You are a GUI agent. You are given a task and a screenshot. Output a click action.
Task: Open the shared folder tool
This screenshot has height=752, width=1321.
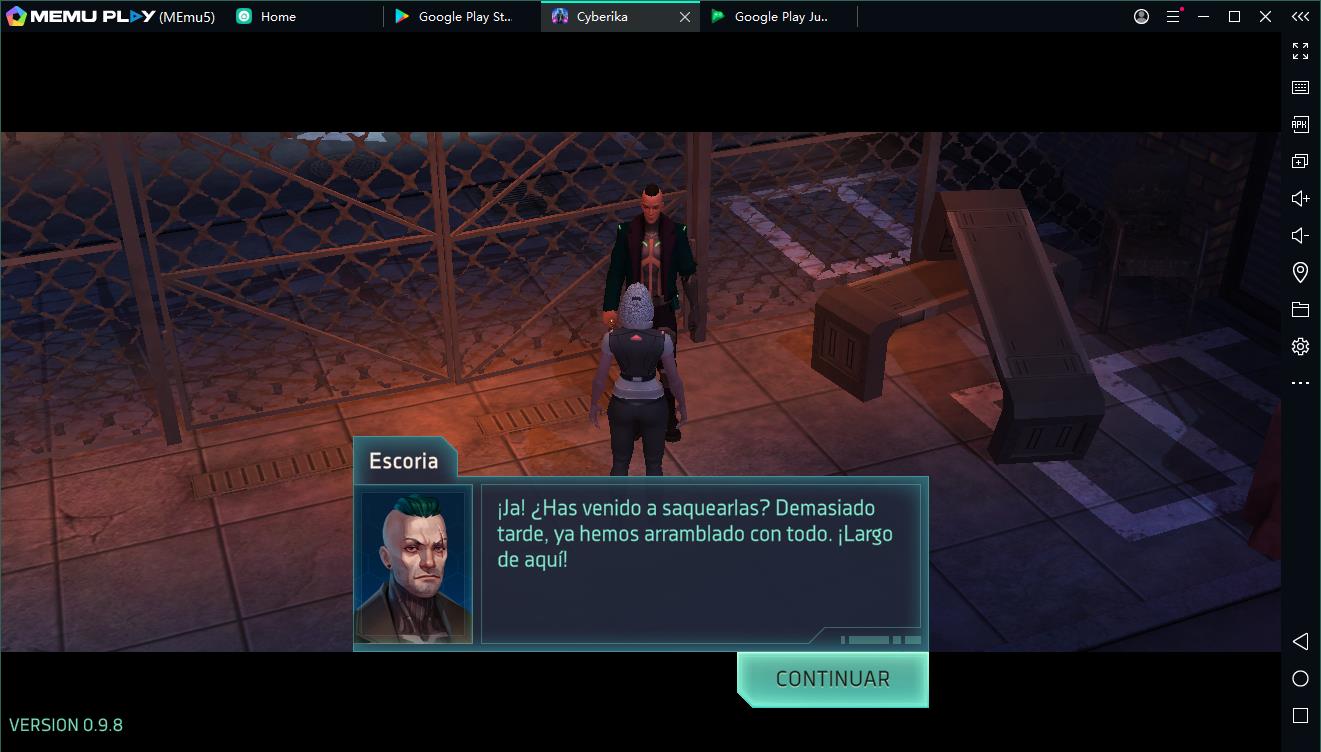(x=1300, y=308)
